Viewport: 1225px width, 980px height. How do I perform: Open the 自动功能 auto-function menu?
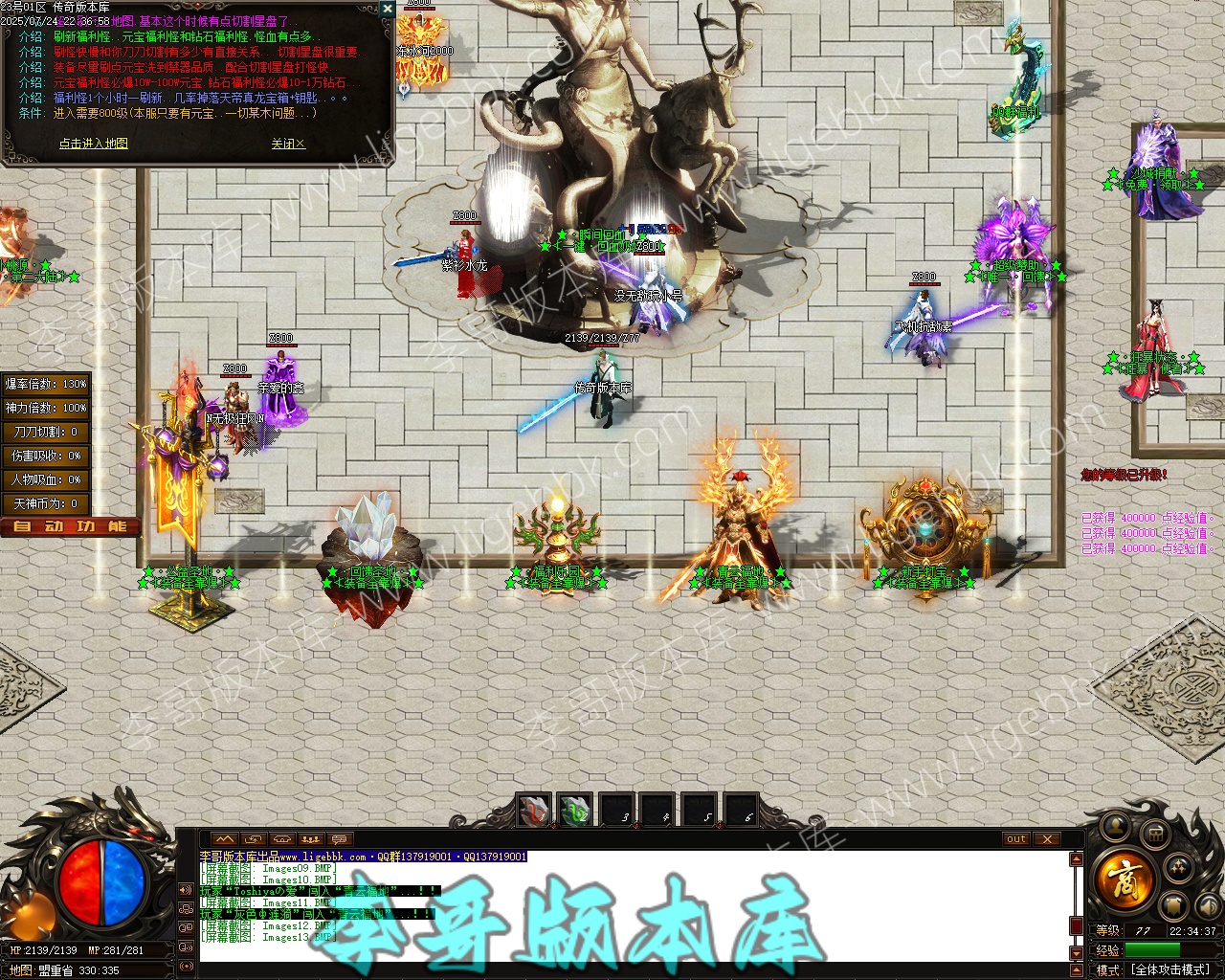click(70, 526)
